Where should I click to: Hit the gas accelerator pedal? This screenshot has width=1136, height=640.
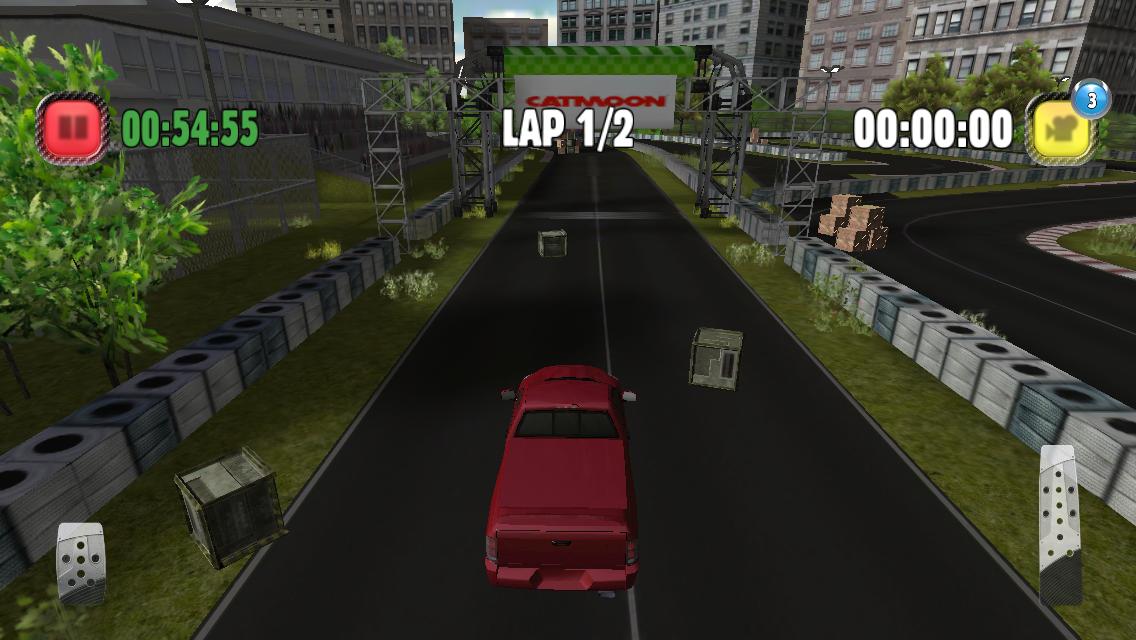point(1059,523)
